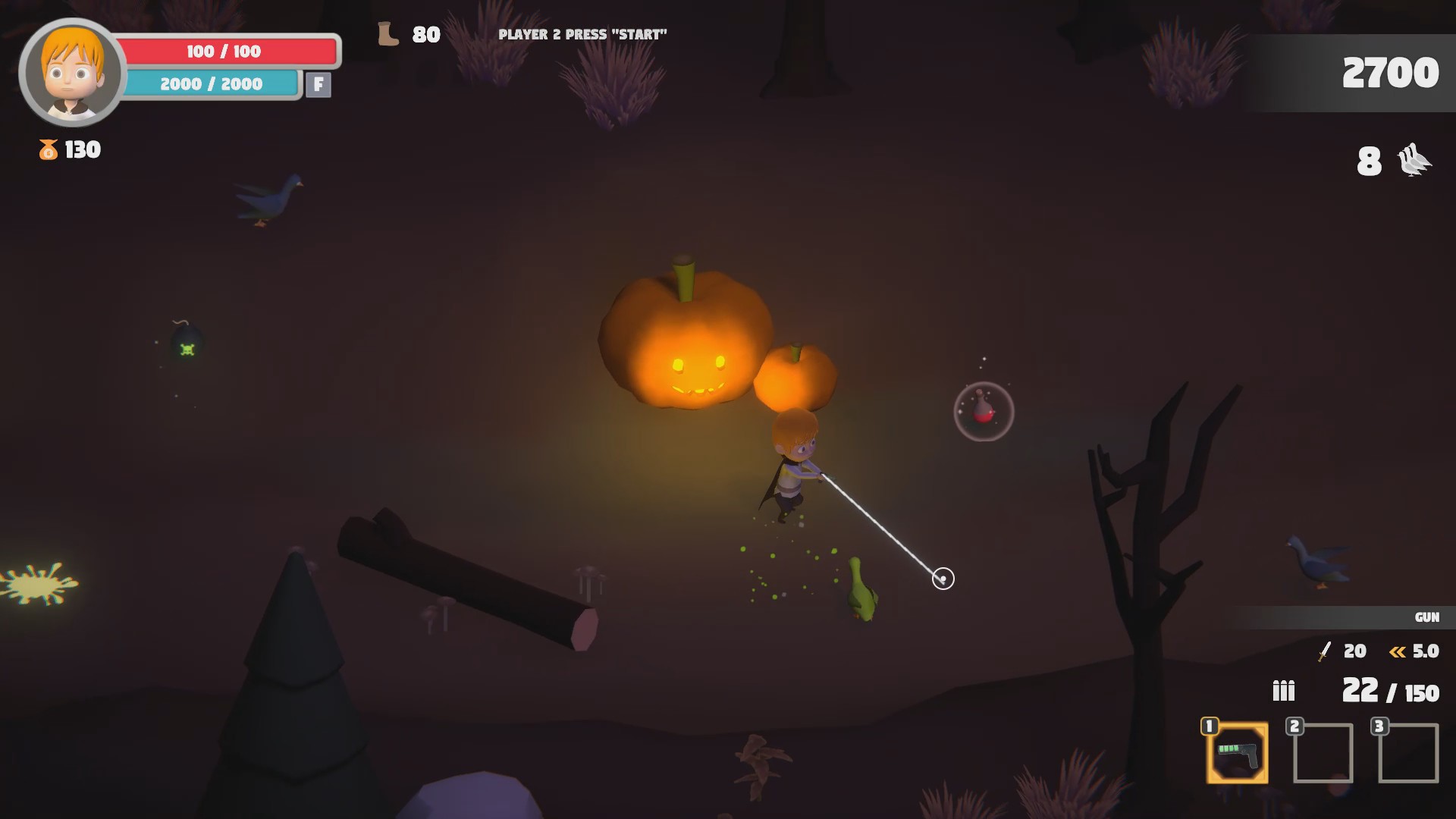Image resolution: width=1456 pixels, height=819 pixels.
Task: Toggle the F interaction key indicator
Action: pos(319,85)
